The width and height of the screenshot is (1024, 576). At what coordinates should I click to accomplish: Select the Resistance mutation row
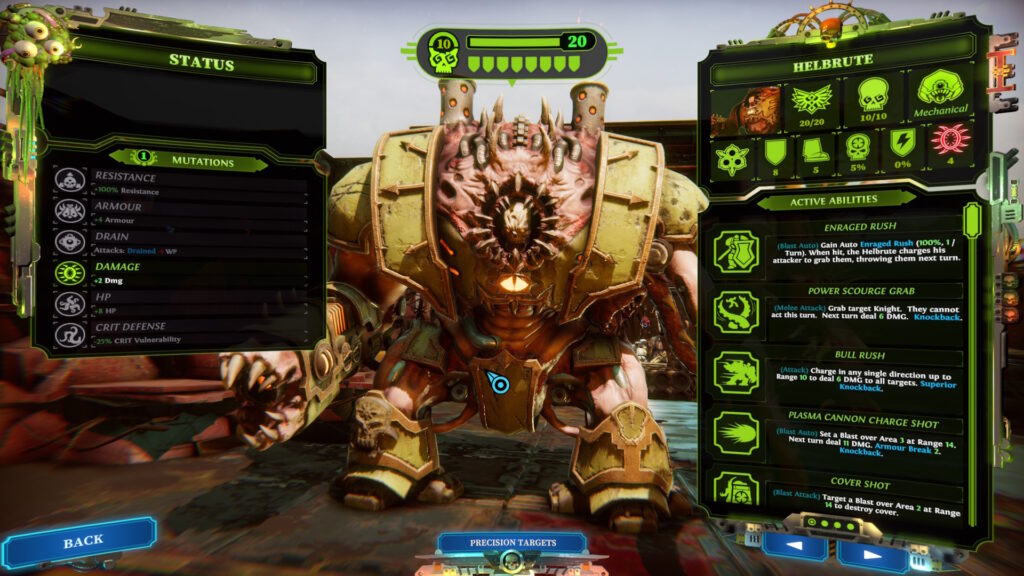180,183
